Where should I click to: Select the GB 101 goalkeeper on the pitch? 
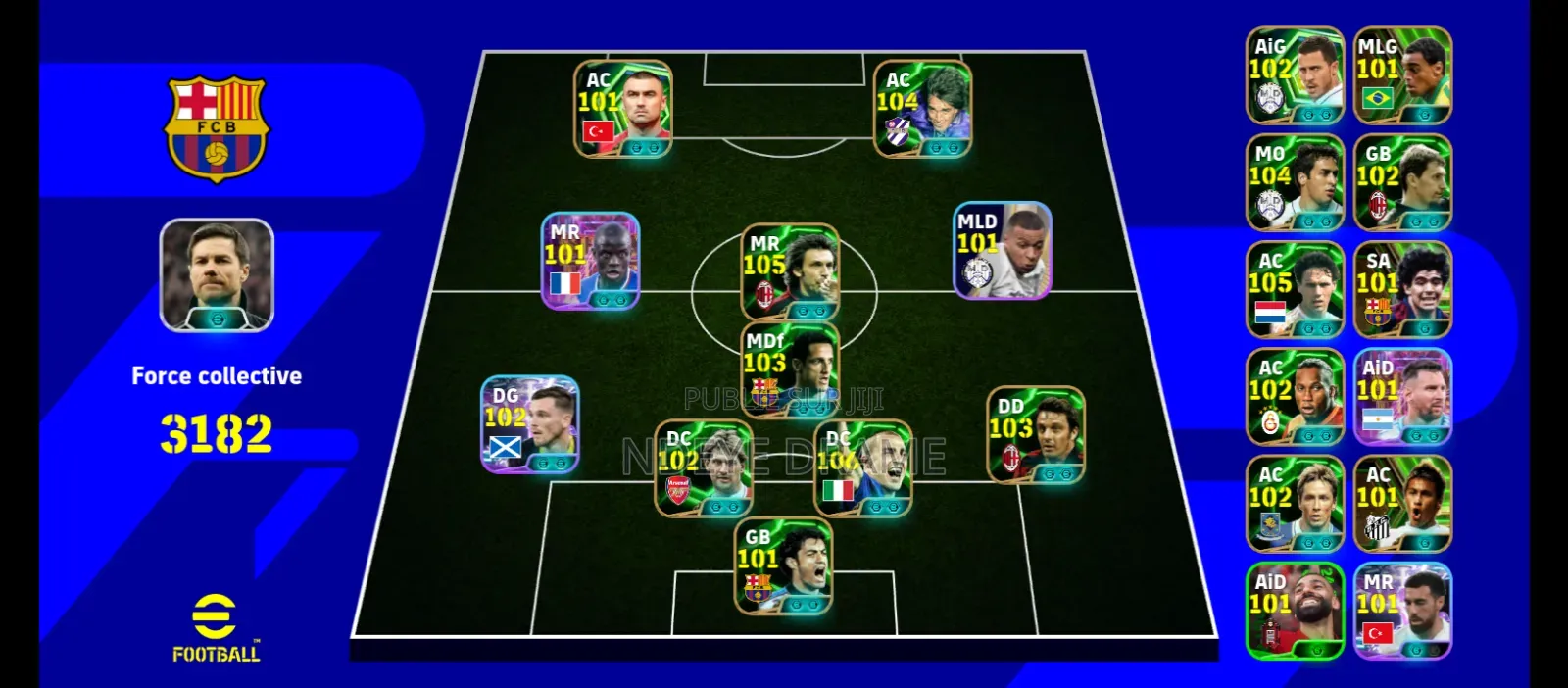pyautogui.click(x=783, y=566)
